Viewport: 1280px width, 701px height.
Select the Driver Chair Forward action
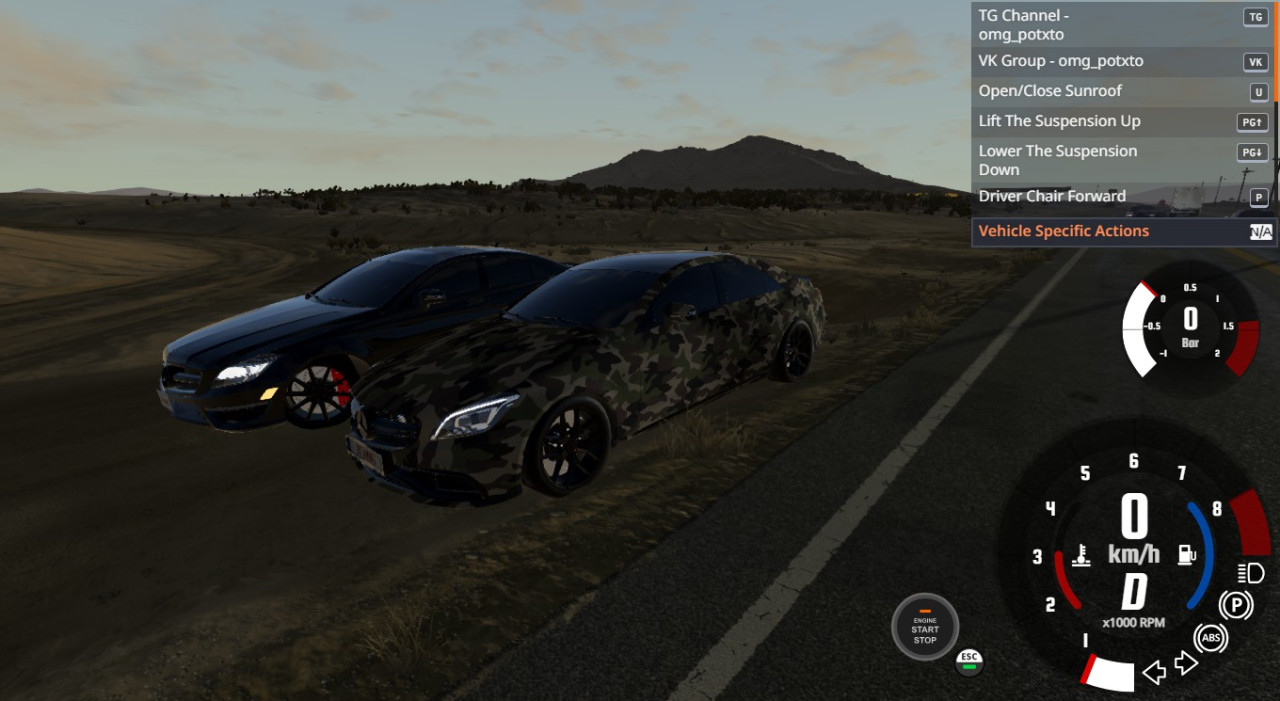[x=1100, y=196]
